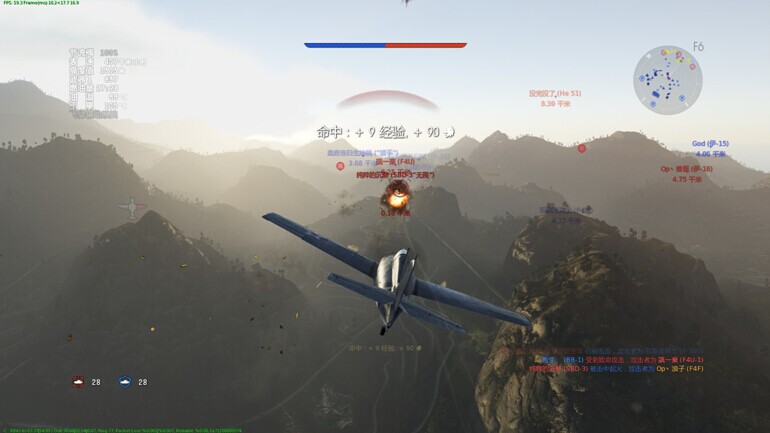Click the circular radar minimap
This screenshot has height=433, width=770.
pos(667,78)
